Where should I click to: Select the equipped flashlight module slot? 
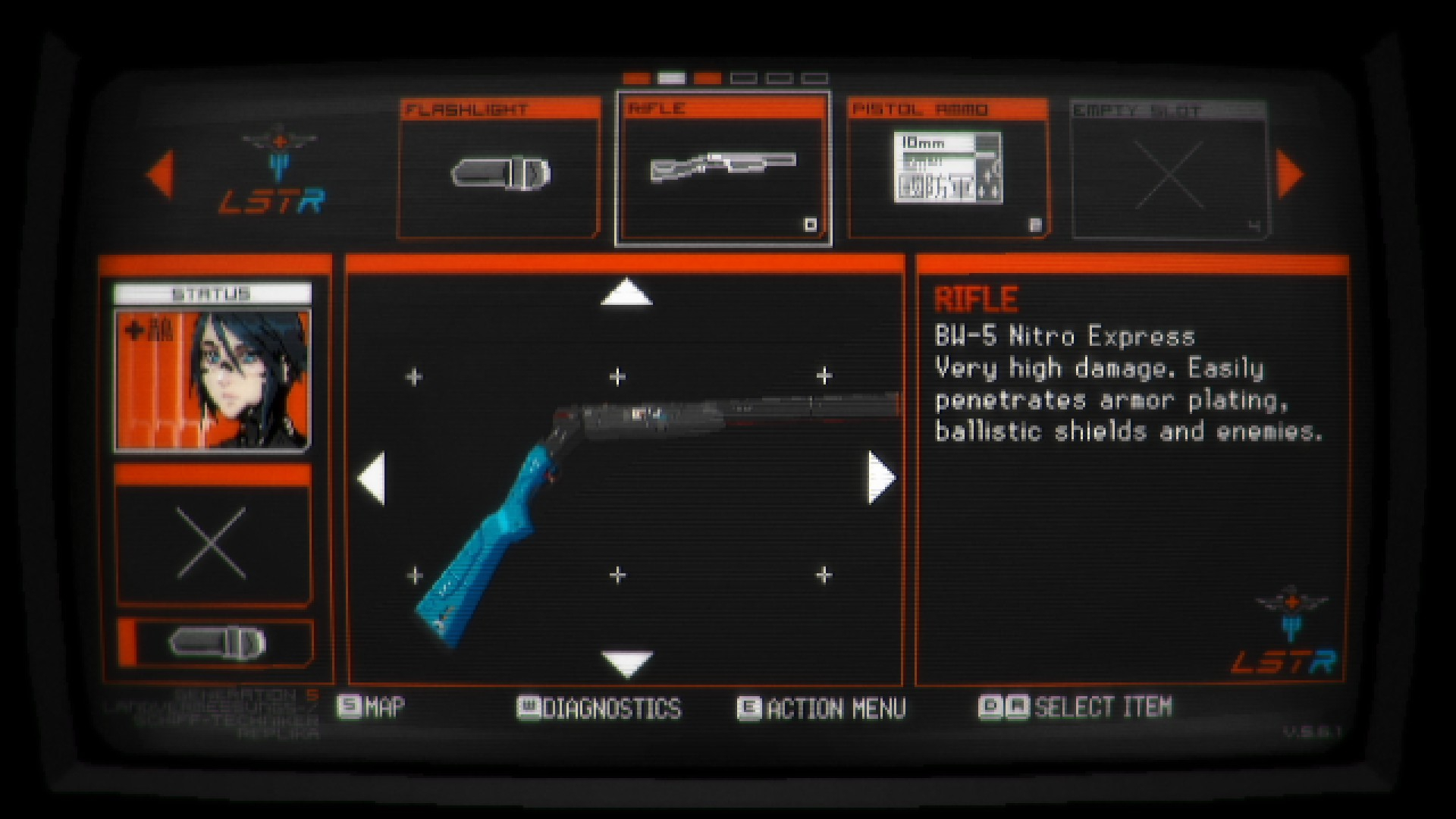217,643
